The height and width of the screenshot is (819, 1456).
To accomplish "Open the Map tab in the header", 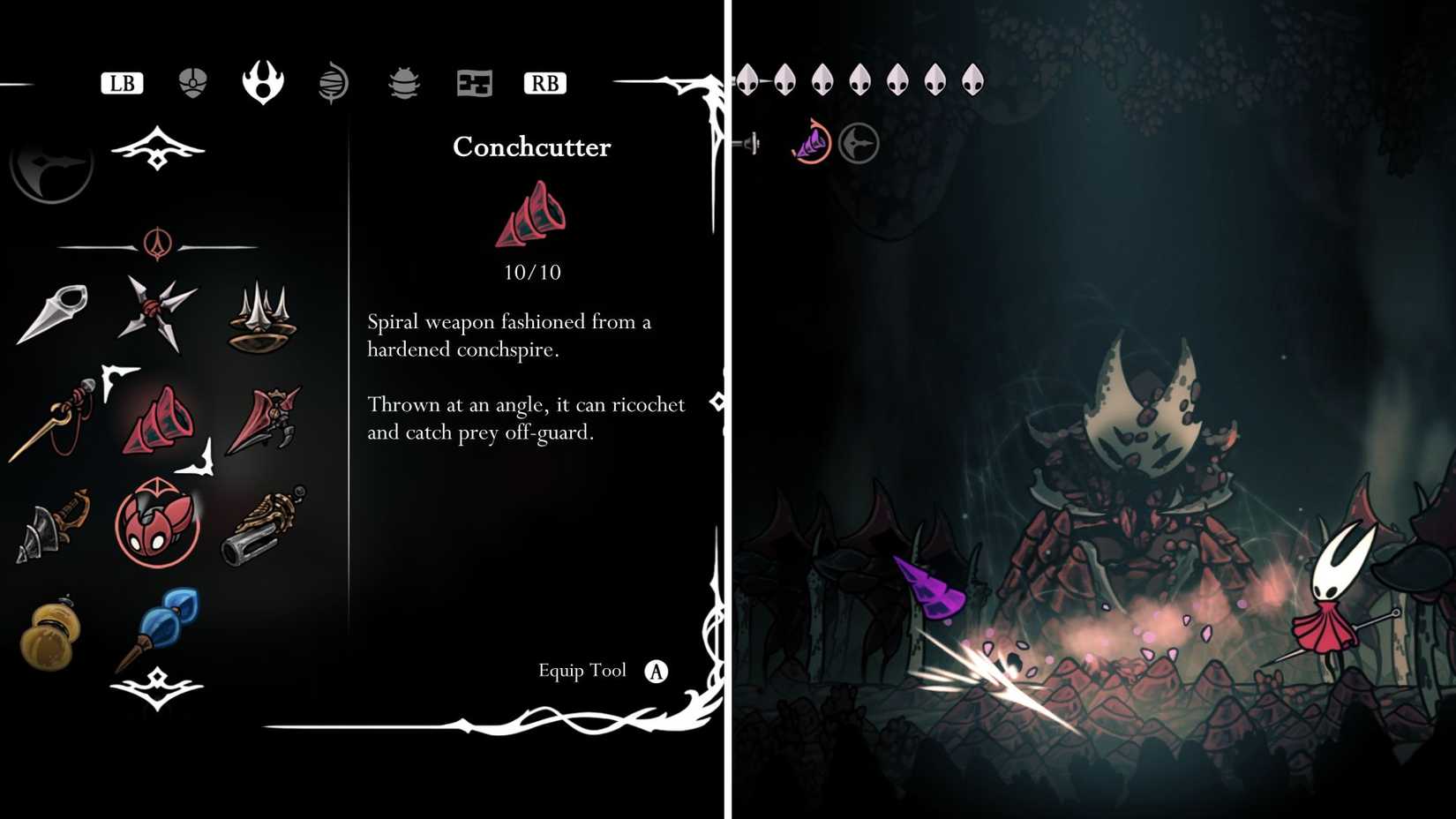I will (x=474, y=81).
